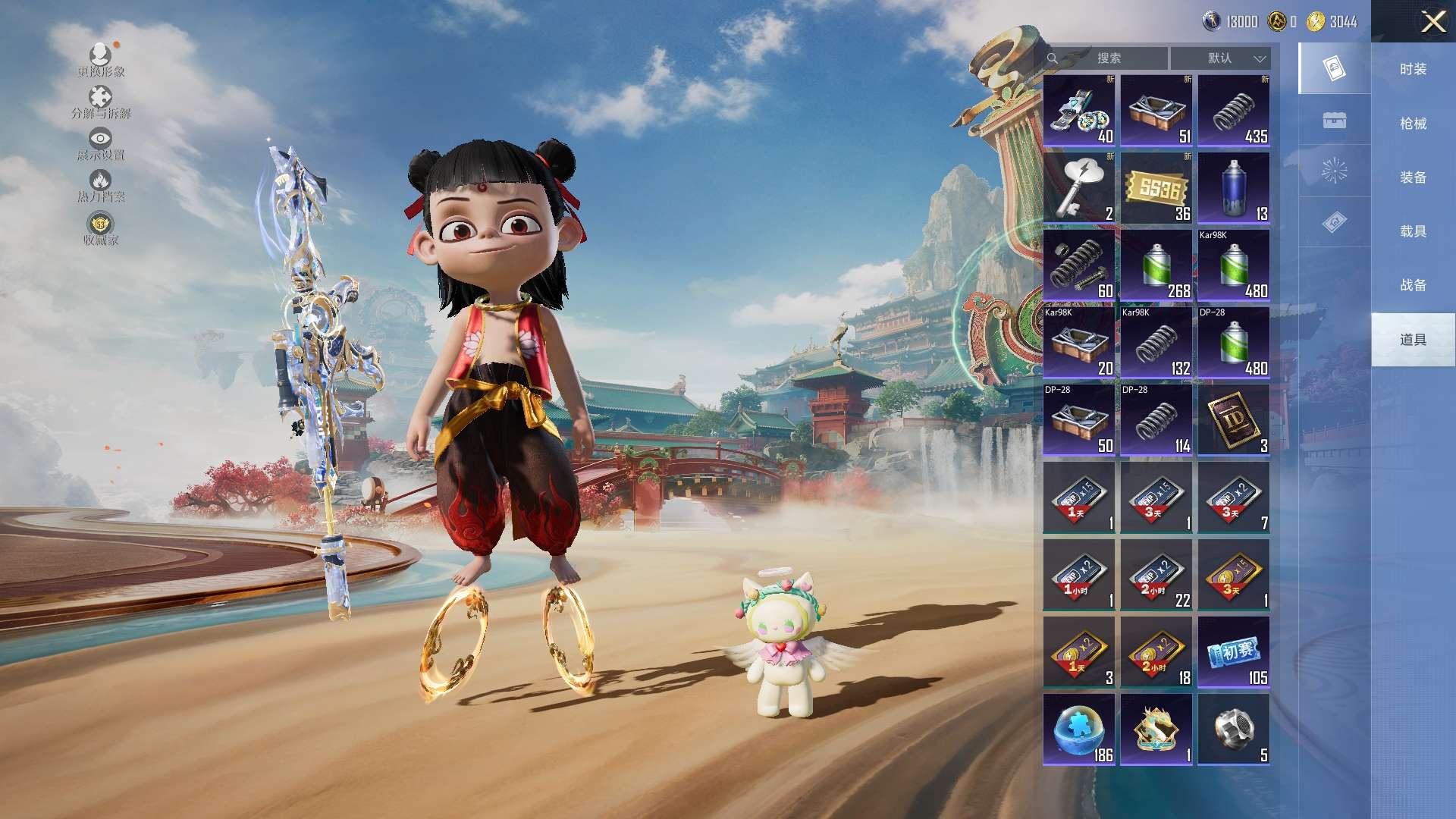
Task: Close the inventory screen with the X
Action: pyautogui.click(x=1432, y=21)
